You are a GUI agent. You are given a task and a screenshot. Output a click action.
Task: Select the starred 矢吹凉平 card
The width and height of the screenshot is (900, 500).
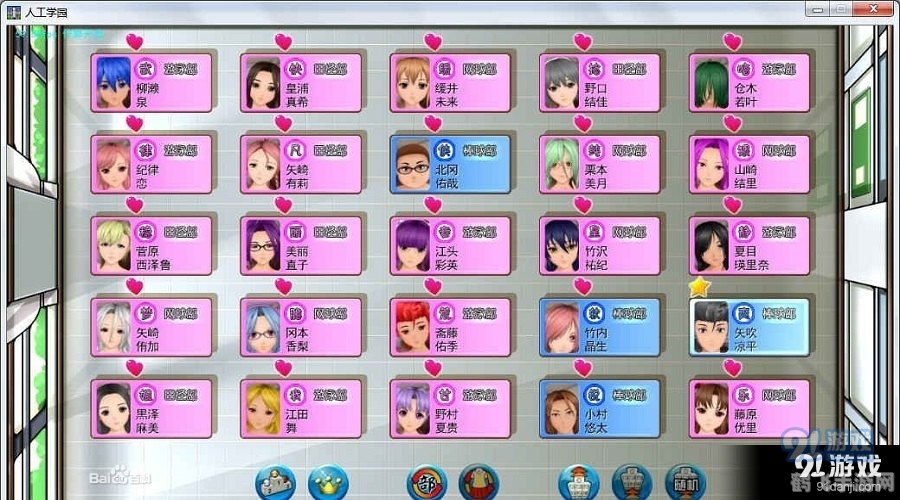(751, 327)
